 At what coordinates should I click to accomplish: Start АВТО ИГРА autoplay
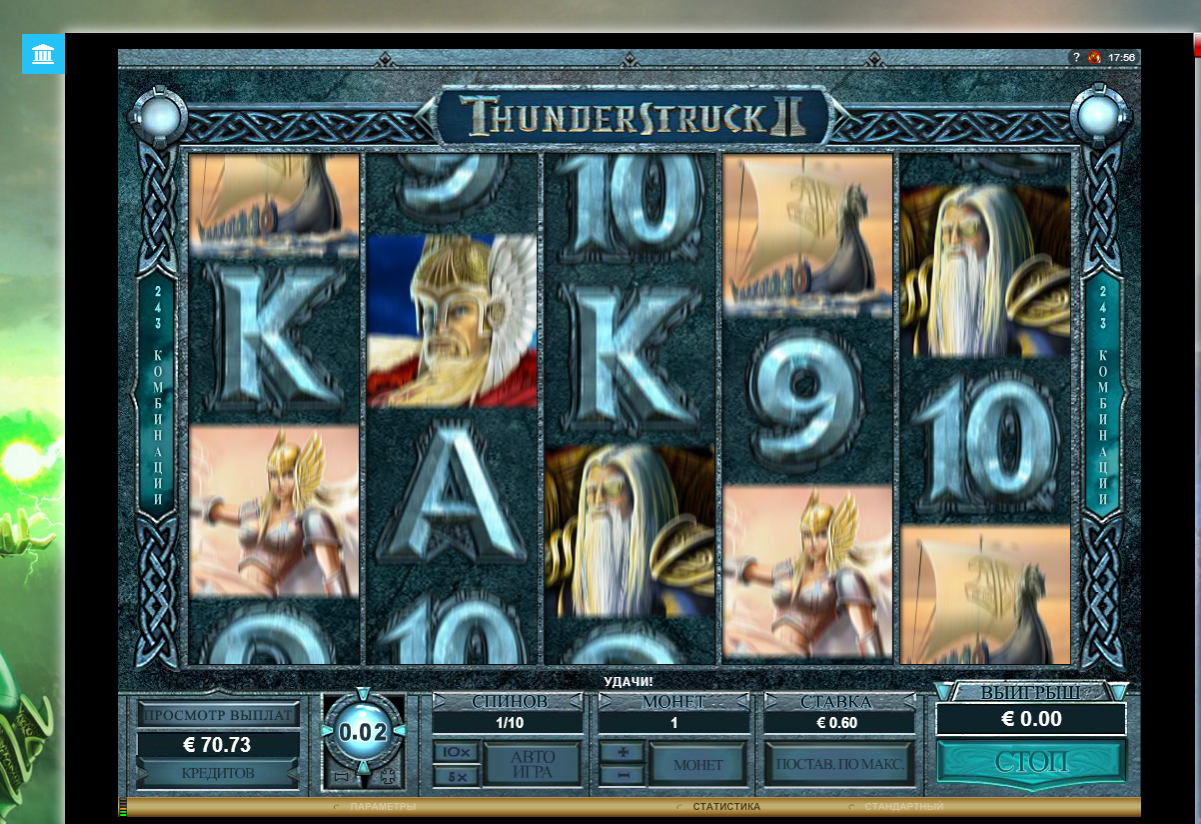(532, 764)
